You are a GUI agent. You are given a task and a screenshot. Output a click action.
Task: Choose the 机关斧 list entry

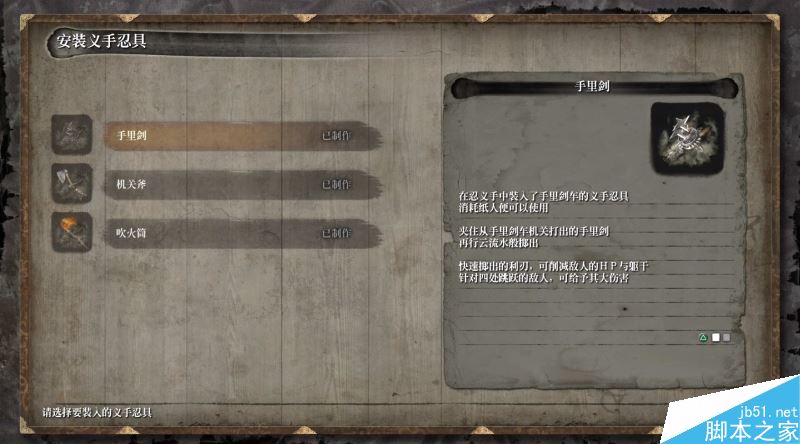[240, 184]
